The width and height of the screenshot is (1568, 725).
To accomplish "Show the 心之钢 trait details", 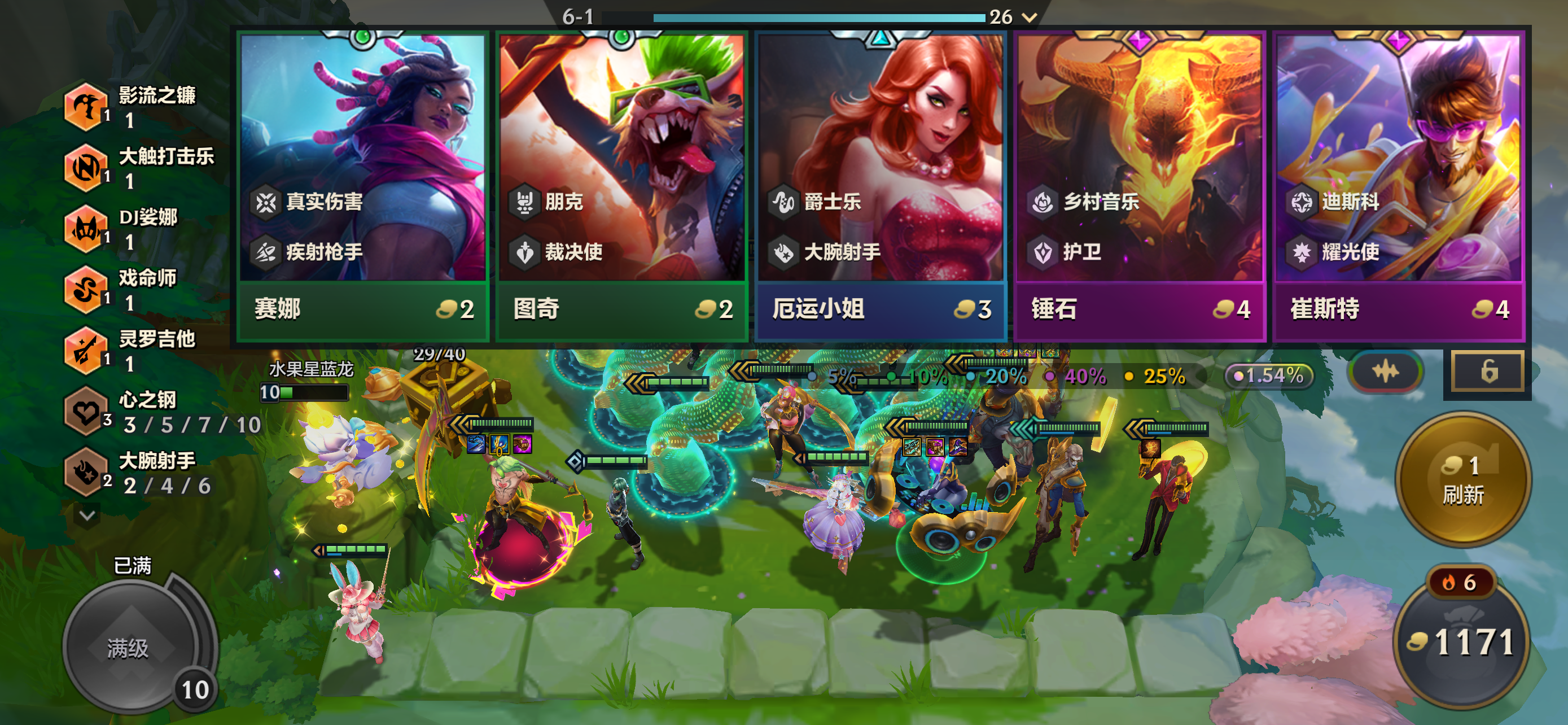I will [x=86, y=412].
